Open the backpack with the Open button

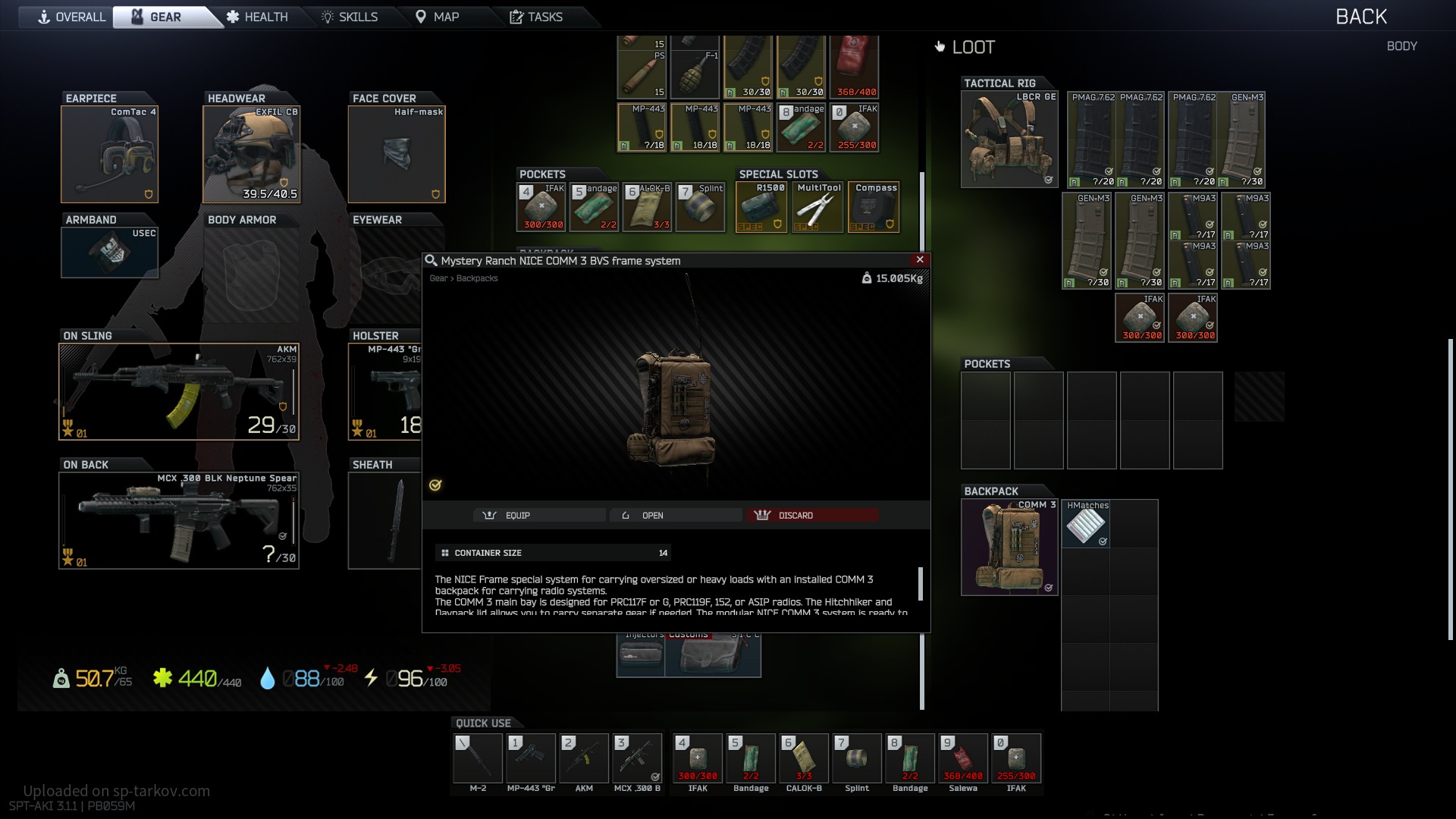(675, 515)
